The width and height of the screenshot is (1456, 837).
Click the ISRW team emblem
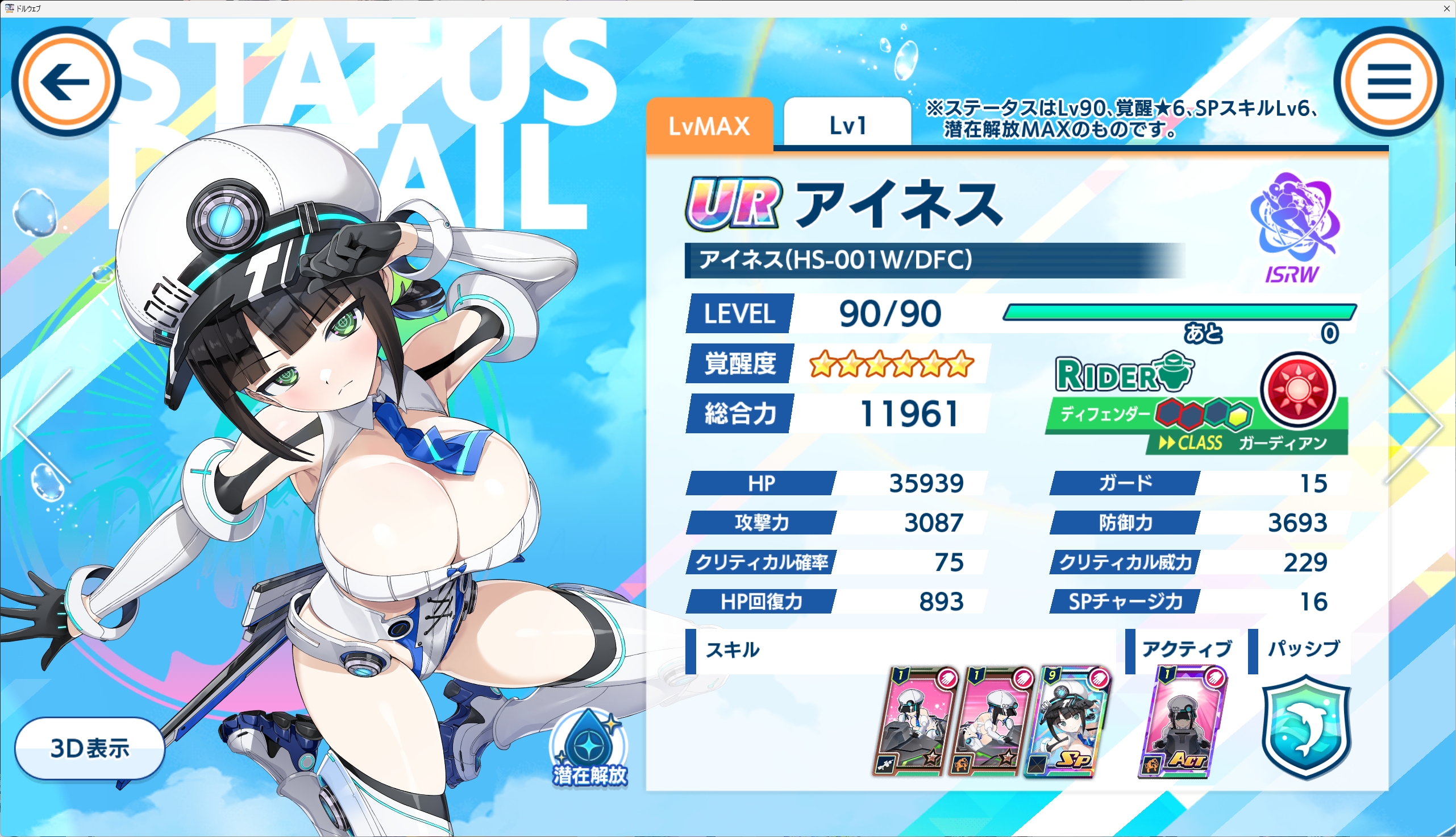[1295, 227]
